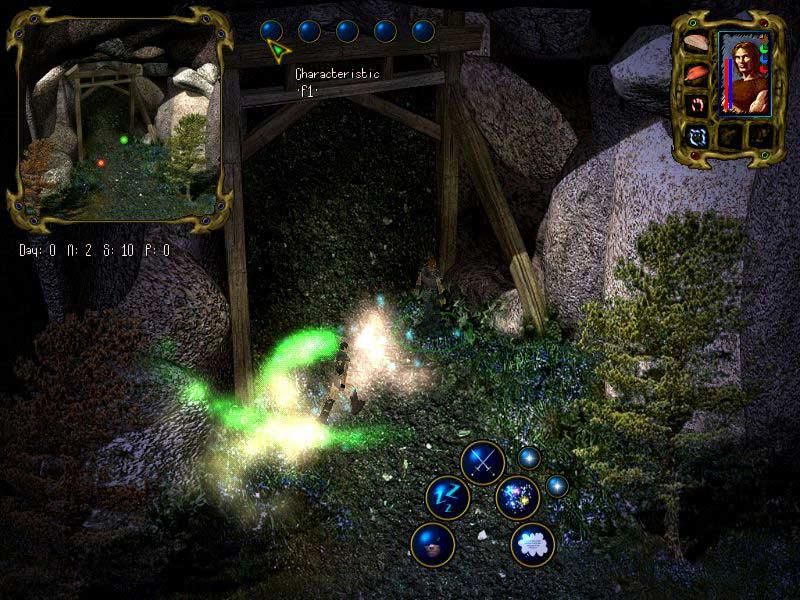Use the orange meat item slot
Image resolution: width=800 pixels, height=600 pixels.
tap(695, 73)
